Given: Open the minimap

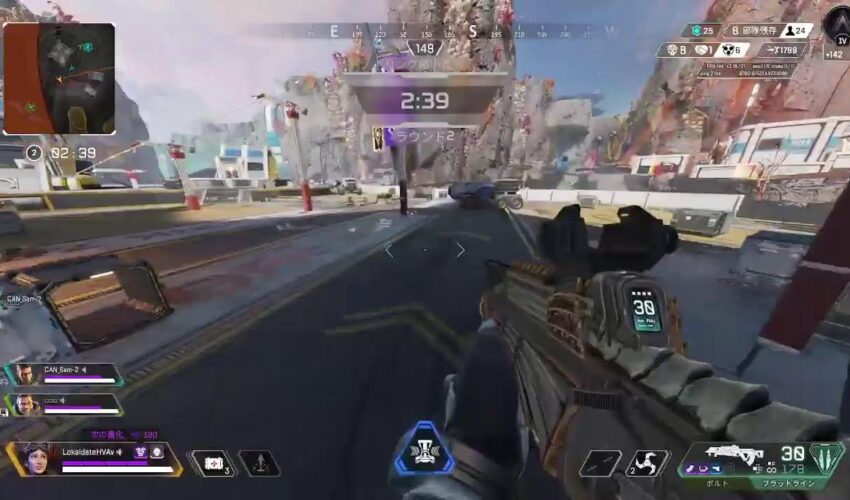Looking at the screenshot, I should (x=59, y=79).
